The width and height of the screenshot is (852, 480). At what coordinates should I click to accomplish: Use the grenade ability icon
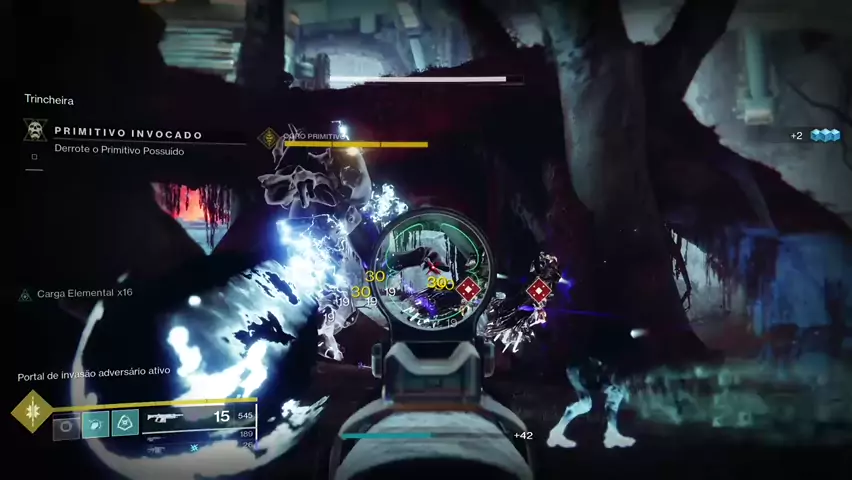click(x=66, y=424)
